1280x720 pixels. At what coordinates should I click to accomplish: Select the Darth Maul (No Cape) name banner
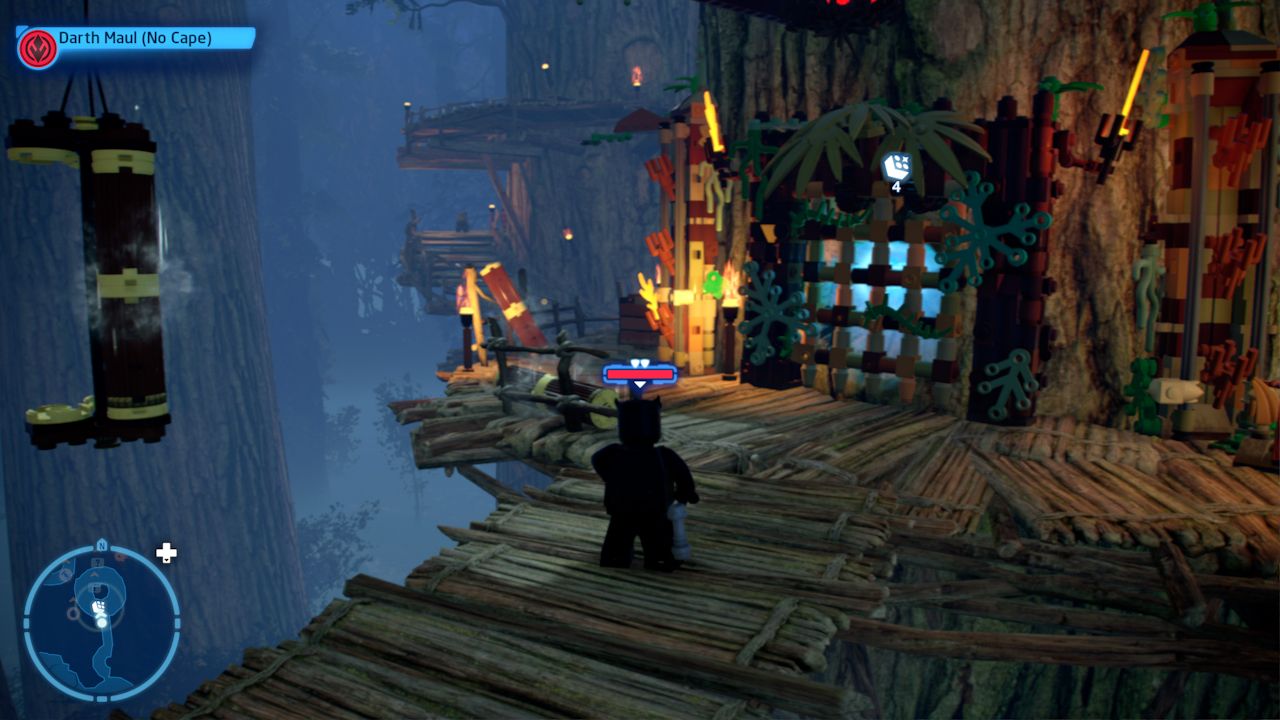tap(135, 37)
